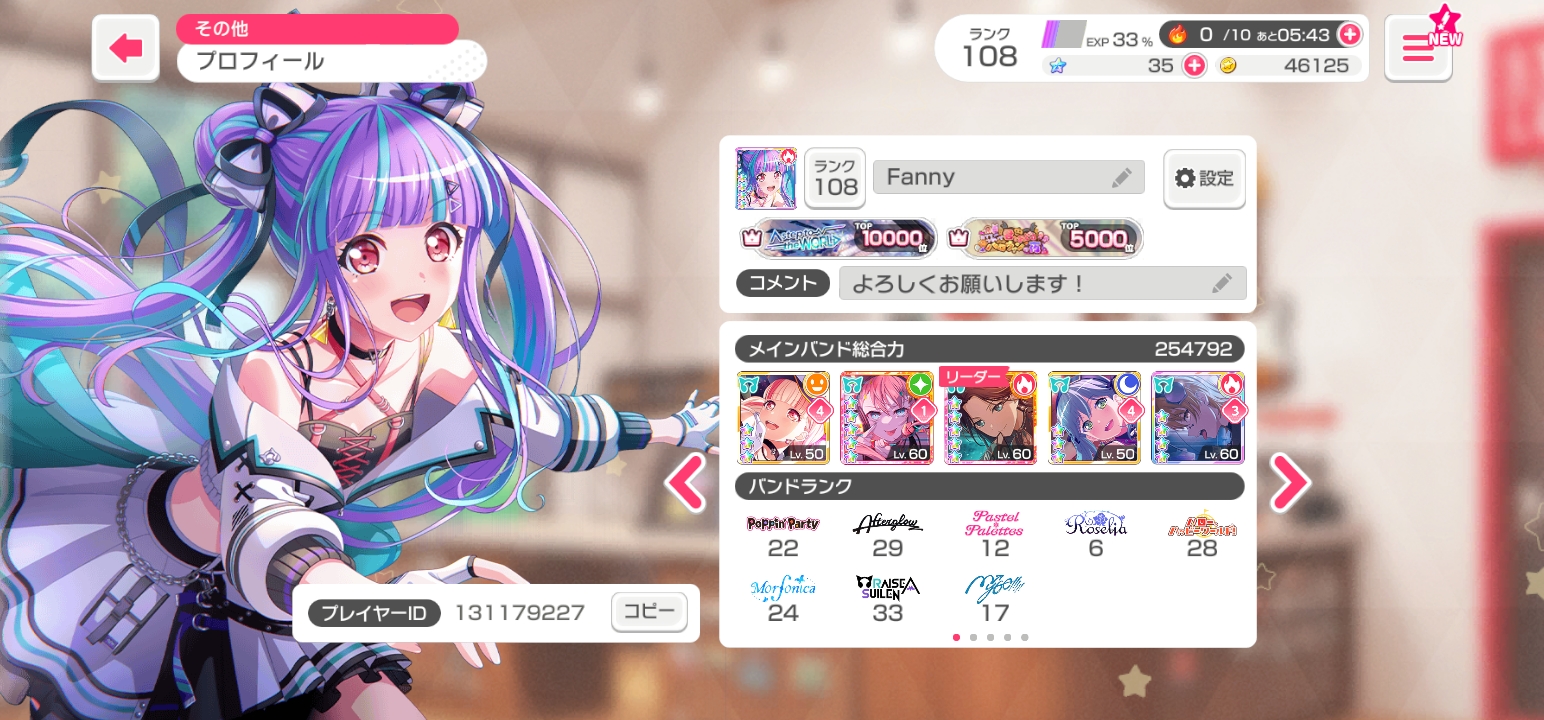Show the previous profile page arrow
Viewport: 1544px width, 720px height.
[685, 483]
